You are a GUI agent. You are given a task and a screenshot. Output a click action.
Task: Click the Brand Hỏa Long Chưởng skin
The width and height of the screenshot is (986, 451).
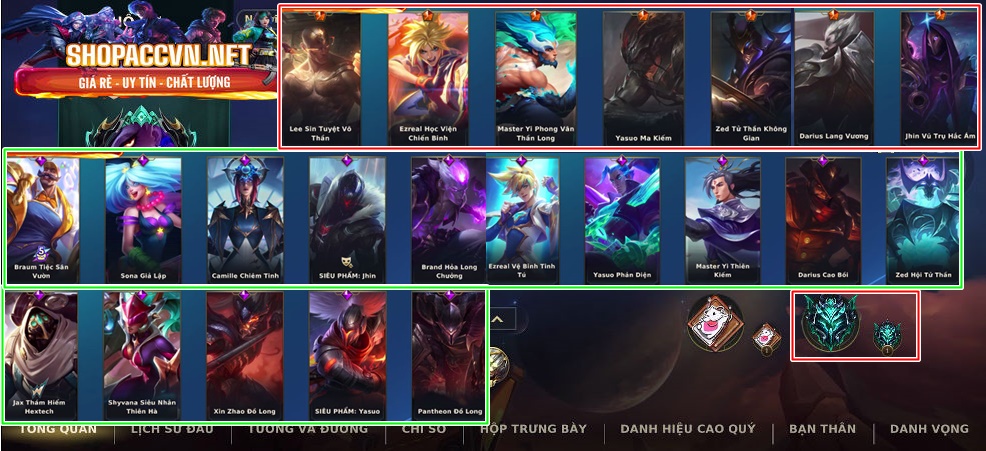(x=448, y=218)
